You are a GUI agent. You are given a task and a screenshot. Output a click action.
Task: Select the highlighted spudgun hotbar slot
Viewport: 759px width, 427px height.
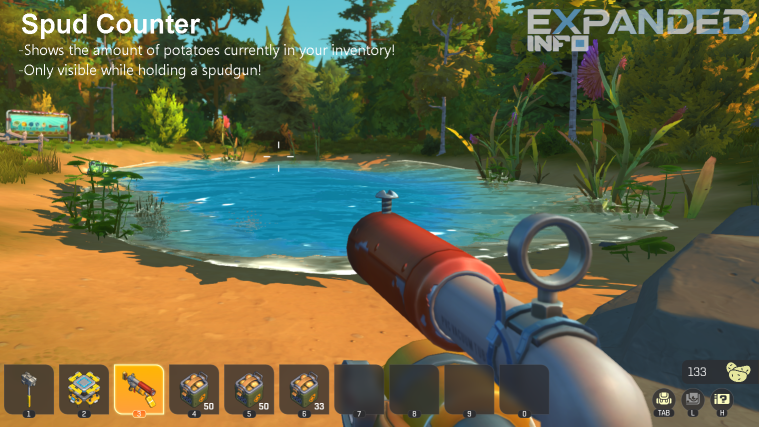pyautogui.click(x=138, y=387)
